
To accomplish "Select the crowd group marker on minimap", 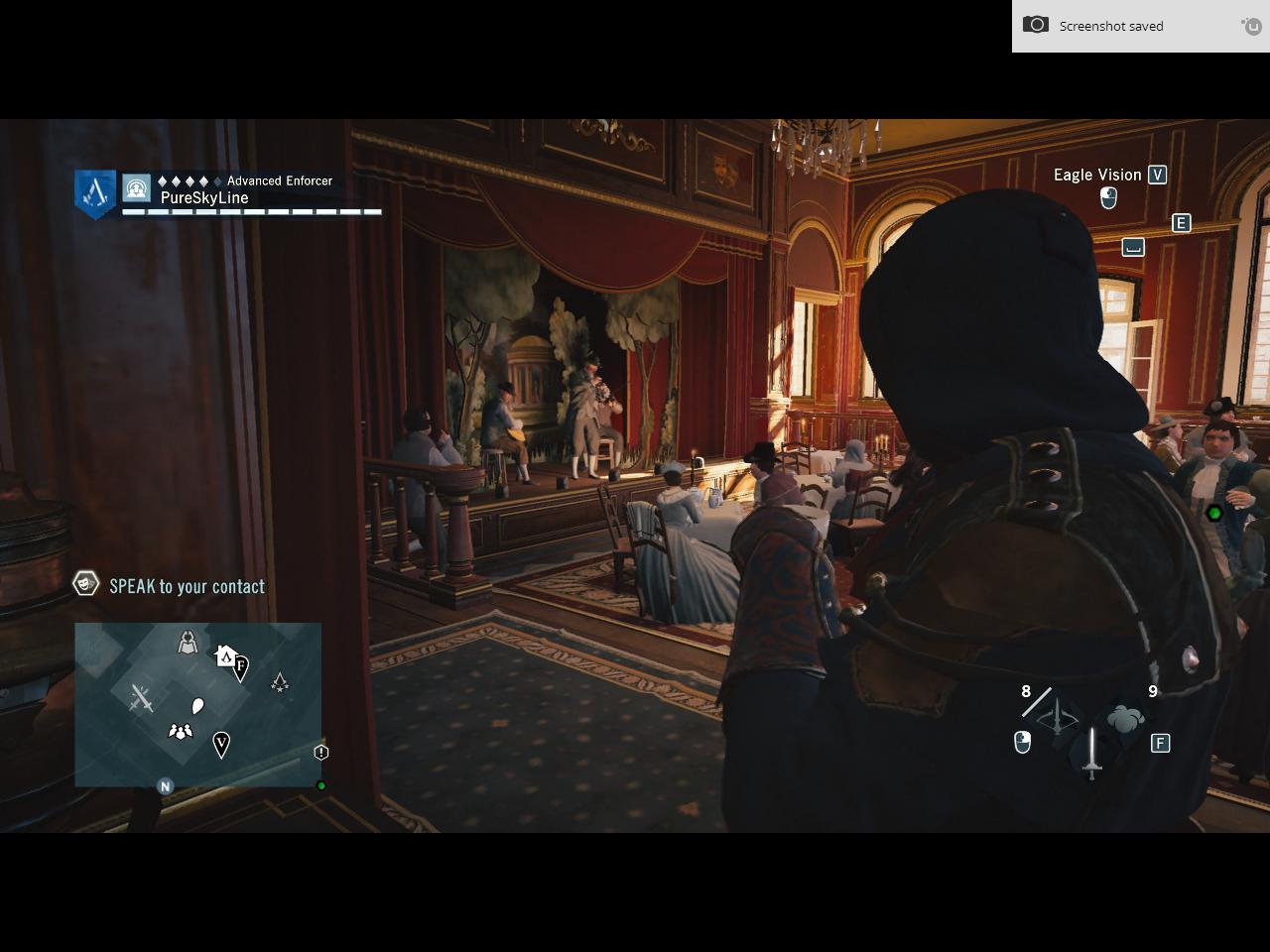I will [x=180, y=732].
